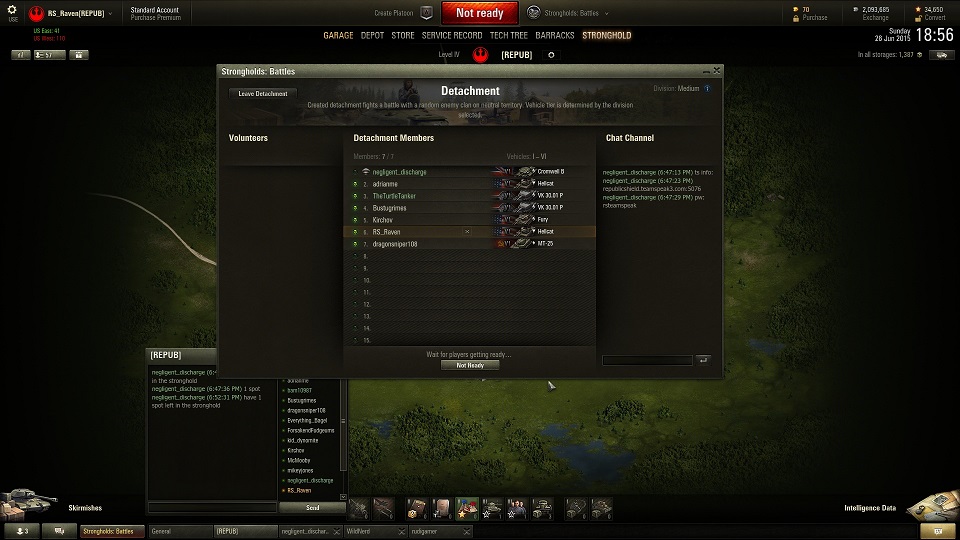Image resolution: width=960 pixels, height=540 pixels.
Task: Click the red Not ready button at top
Action: pyautogui.click(x=479, y=13)
